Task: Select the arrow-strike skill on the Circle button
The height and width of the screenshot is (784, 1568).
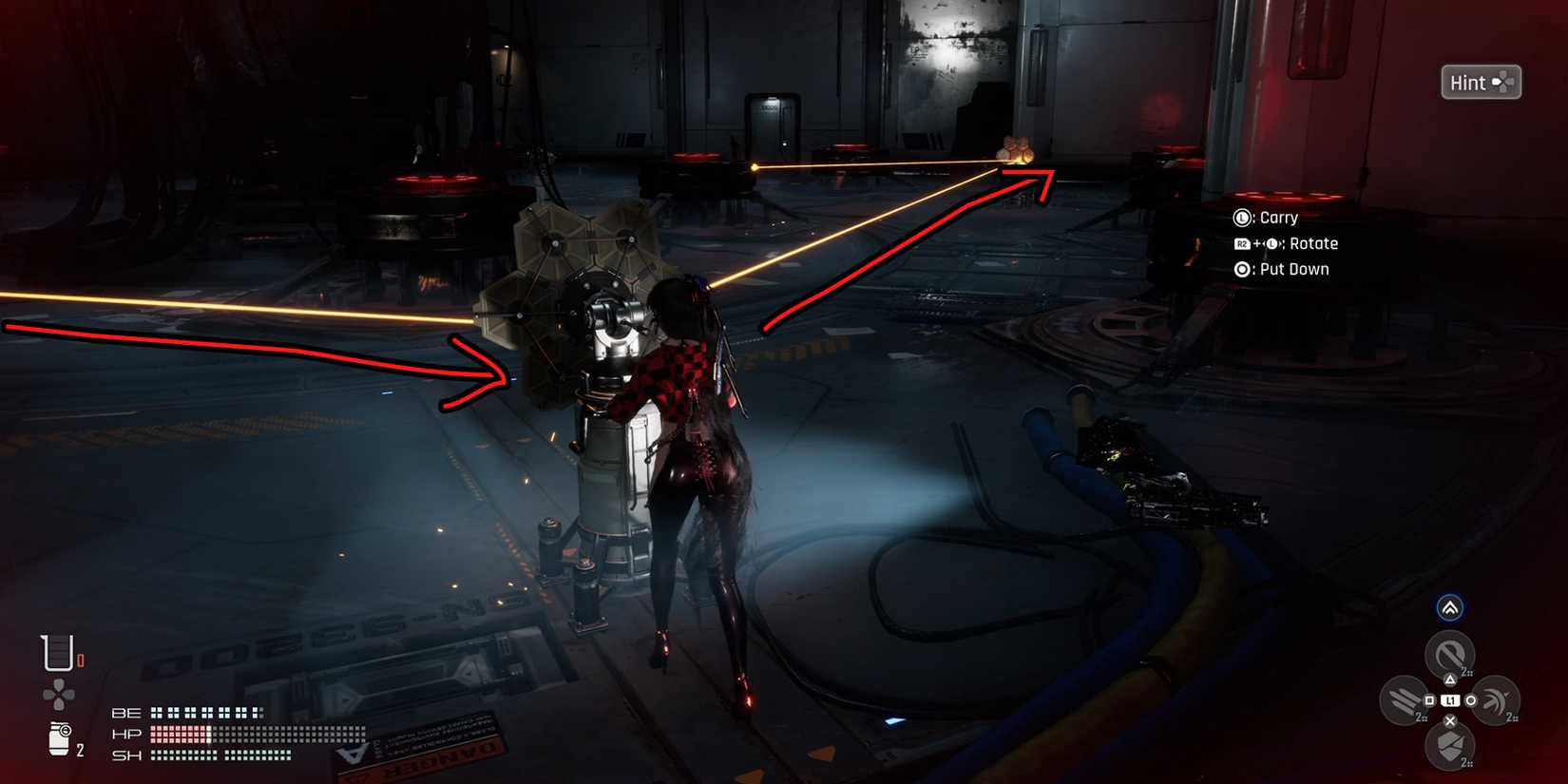Action: pyautogui.click(x=1494, y=700)
